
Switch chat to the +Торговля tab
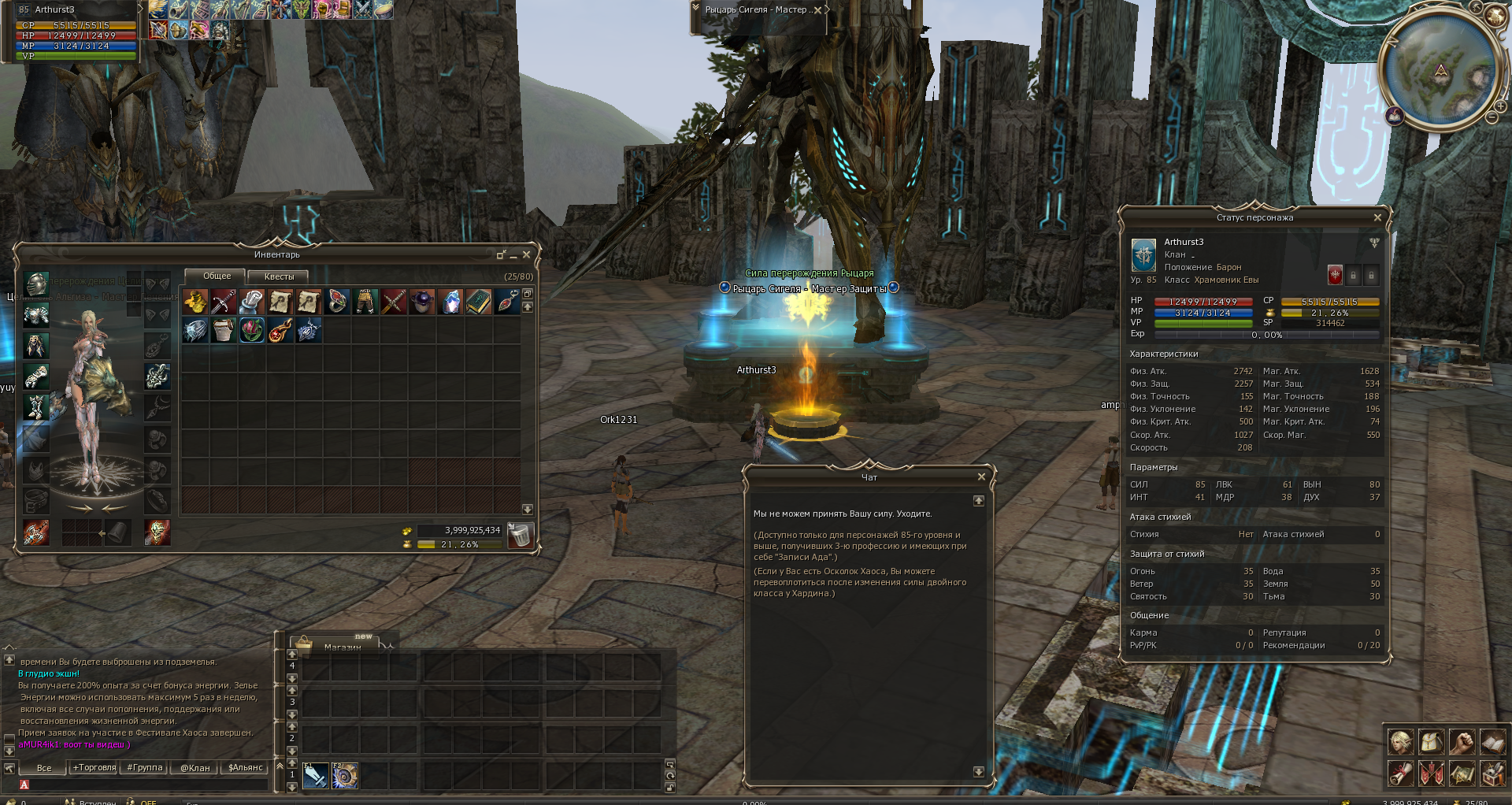pyautogui.click(x=94, y=767)
